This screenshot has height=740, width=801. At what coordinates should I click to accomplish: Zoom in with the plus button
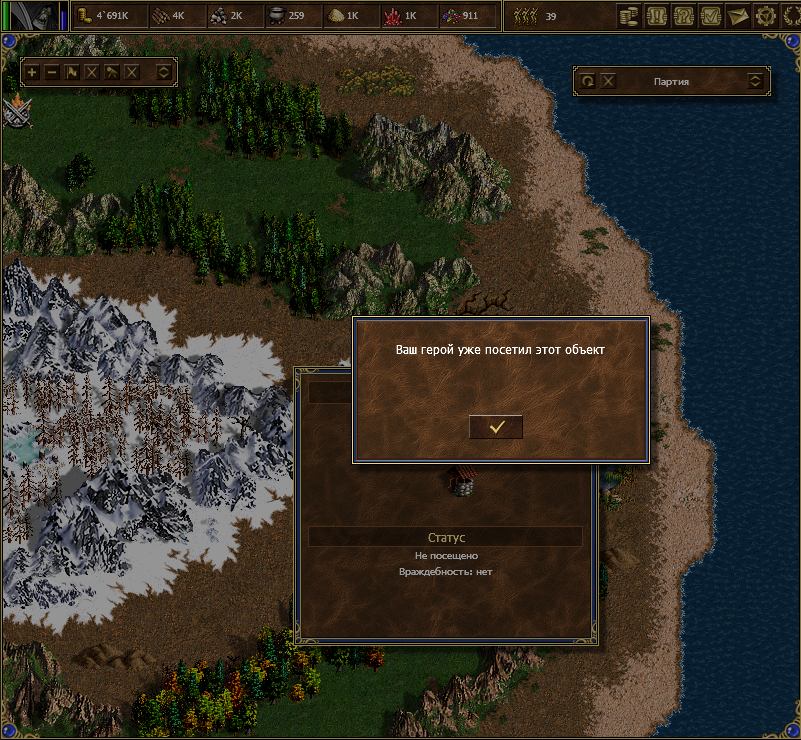click(32, 72)
